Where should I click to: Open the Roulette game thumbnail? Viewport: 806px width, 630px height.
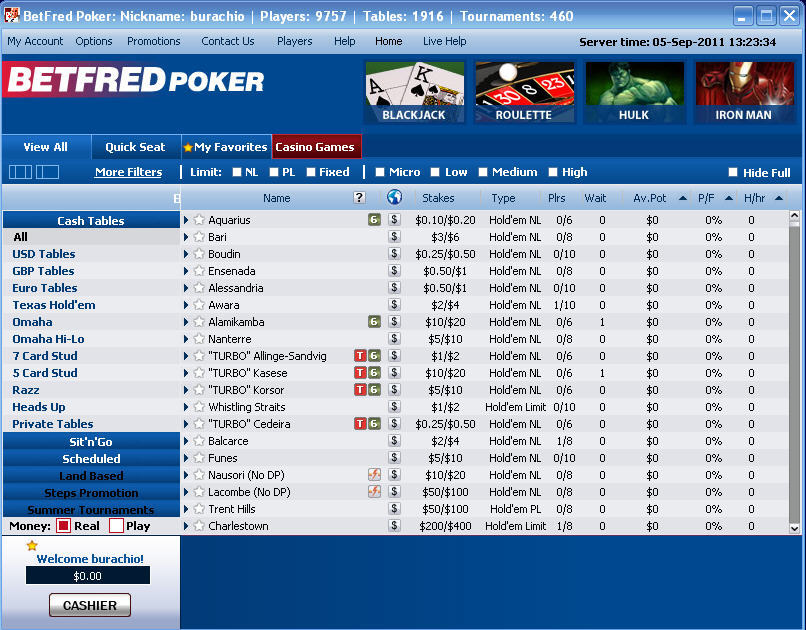point(524,92)
